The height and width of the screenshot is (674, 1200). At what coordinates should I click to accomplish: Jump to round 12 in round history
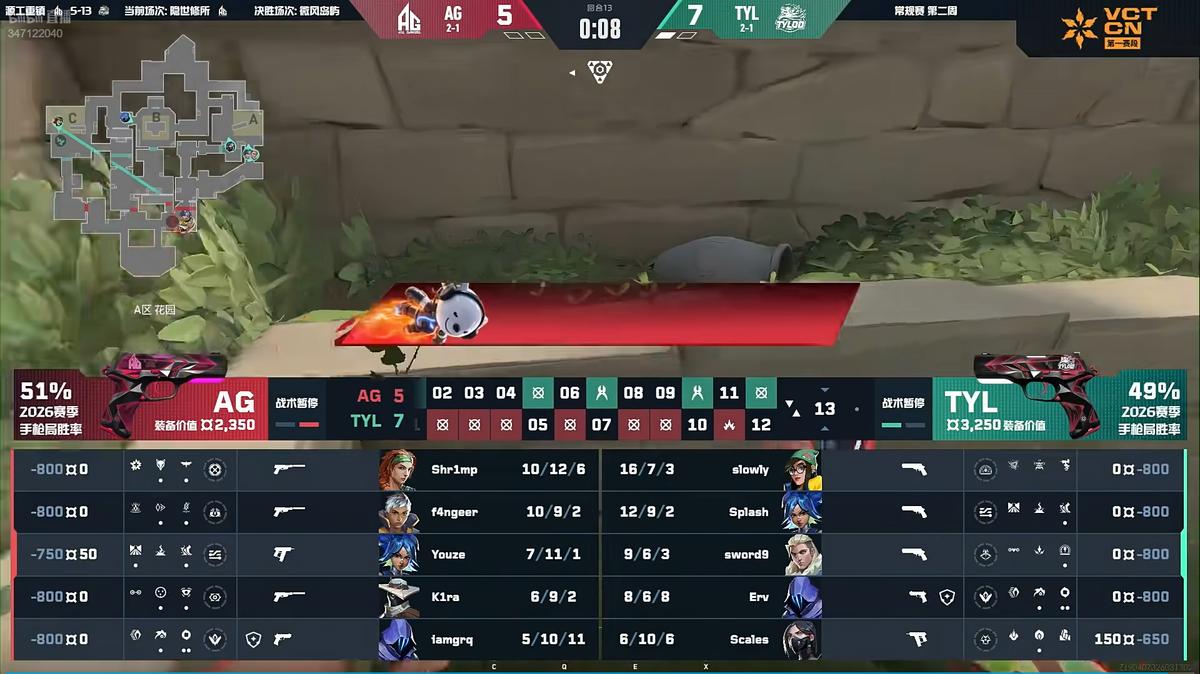coord(761,424)
